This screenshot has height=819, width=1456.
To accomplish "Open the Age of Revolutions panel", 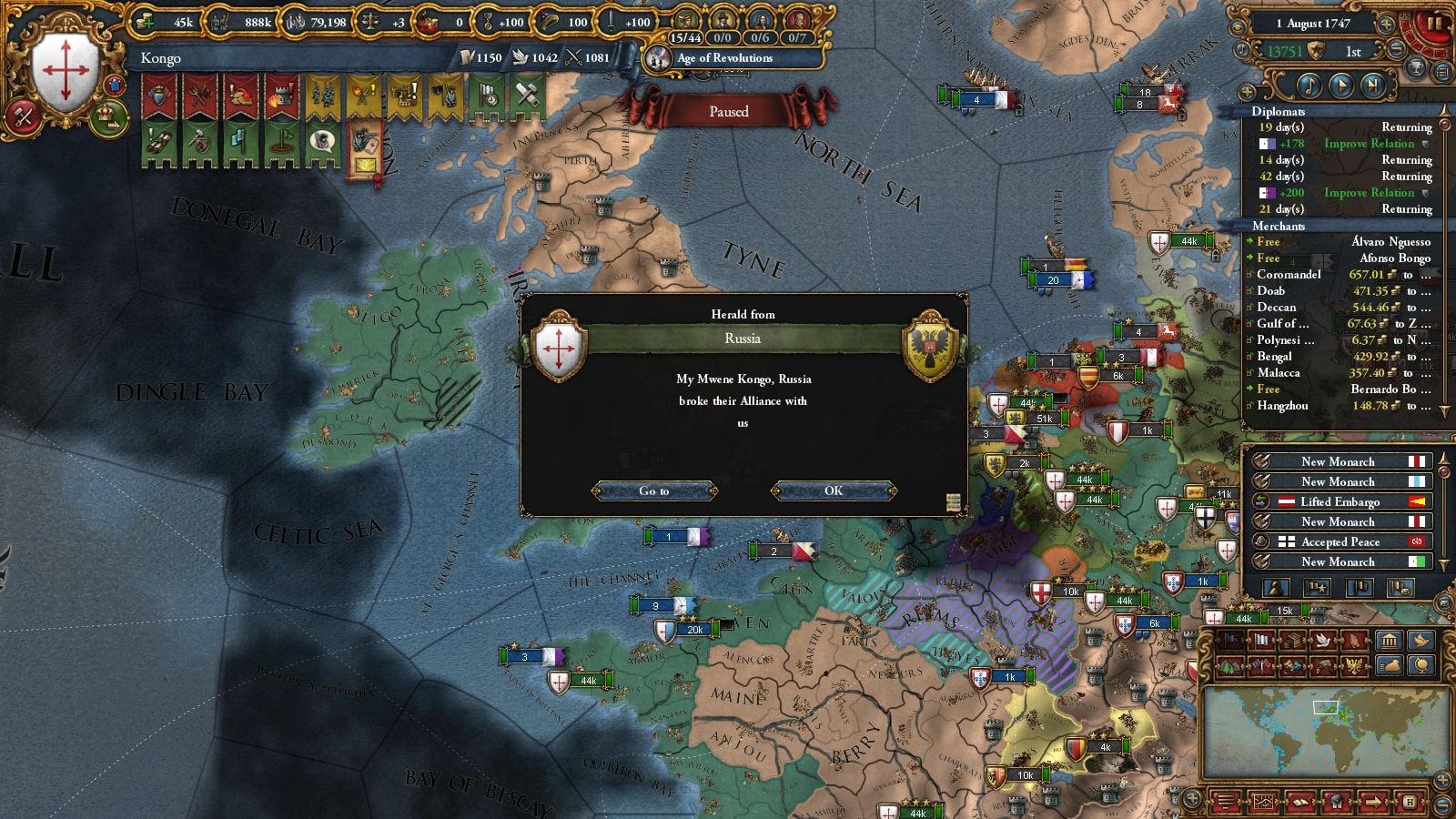I will tap(724, 58).
